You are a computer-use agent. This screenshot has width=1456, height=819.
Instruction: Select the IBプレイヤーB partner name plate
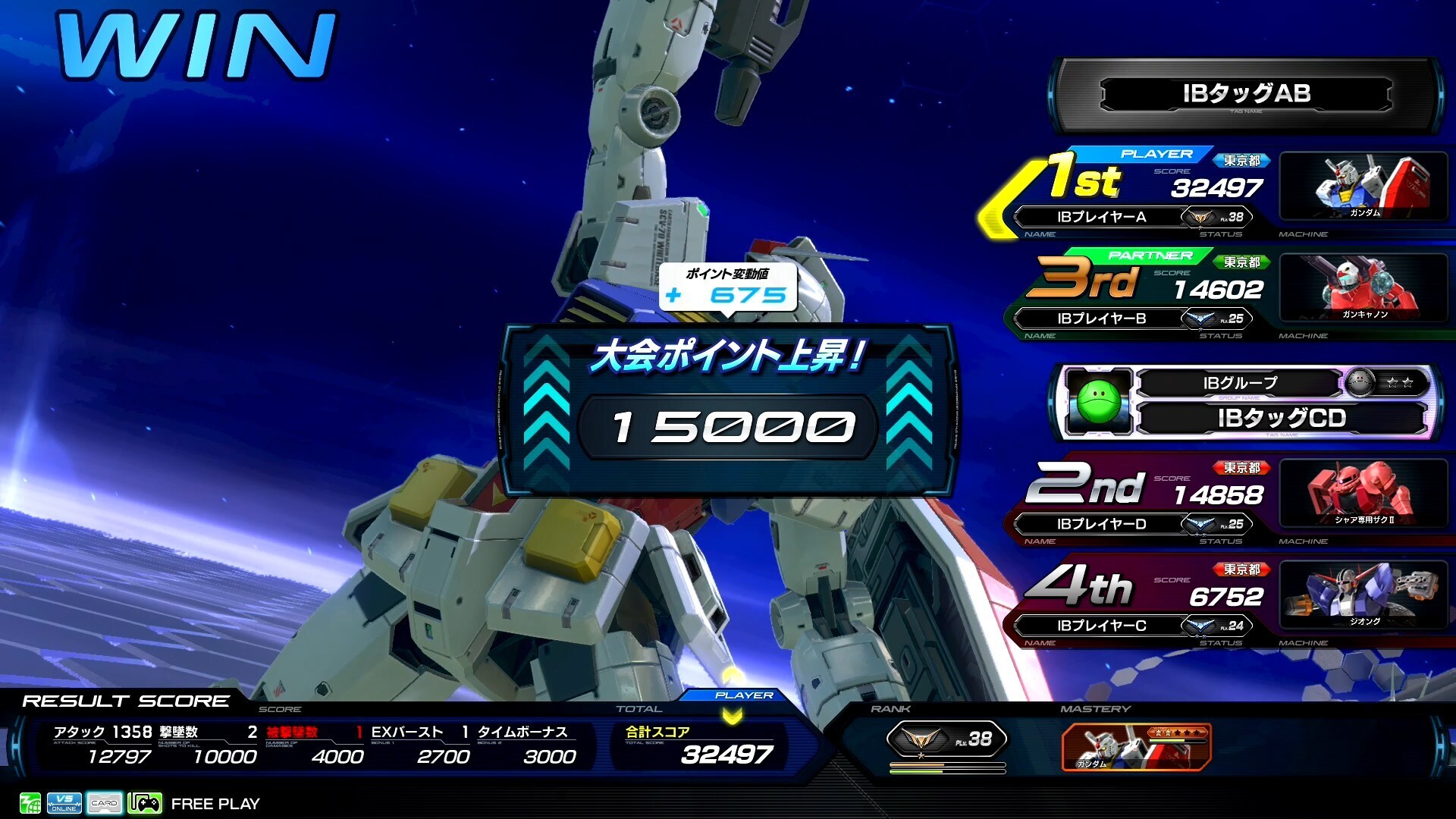pyautogui.click(x=1102, y=318)
